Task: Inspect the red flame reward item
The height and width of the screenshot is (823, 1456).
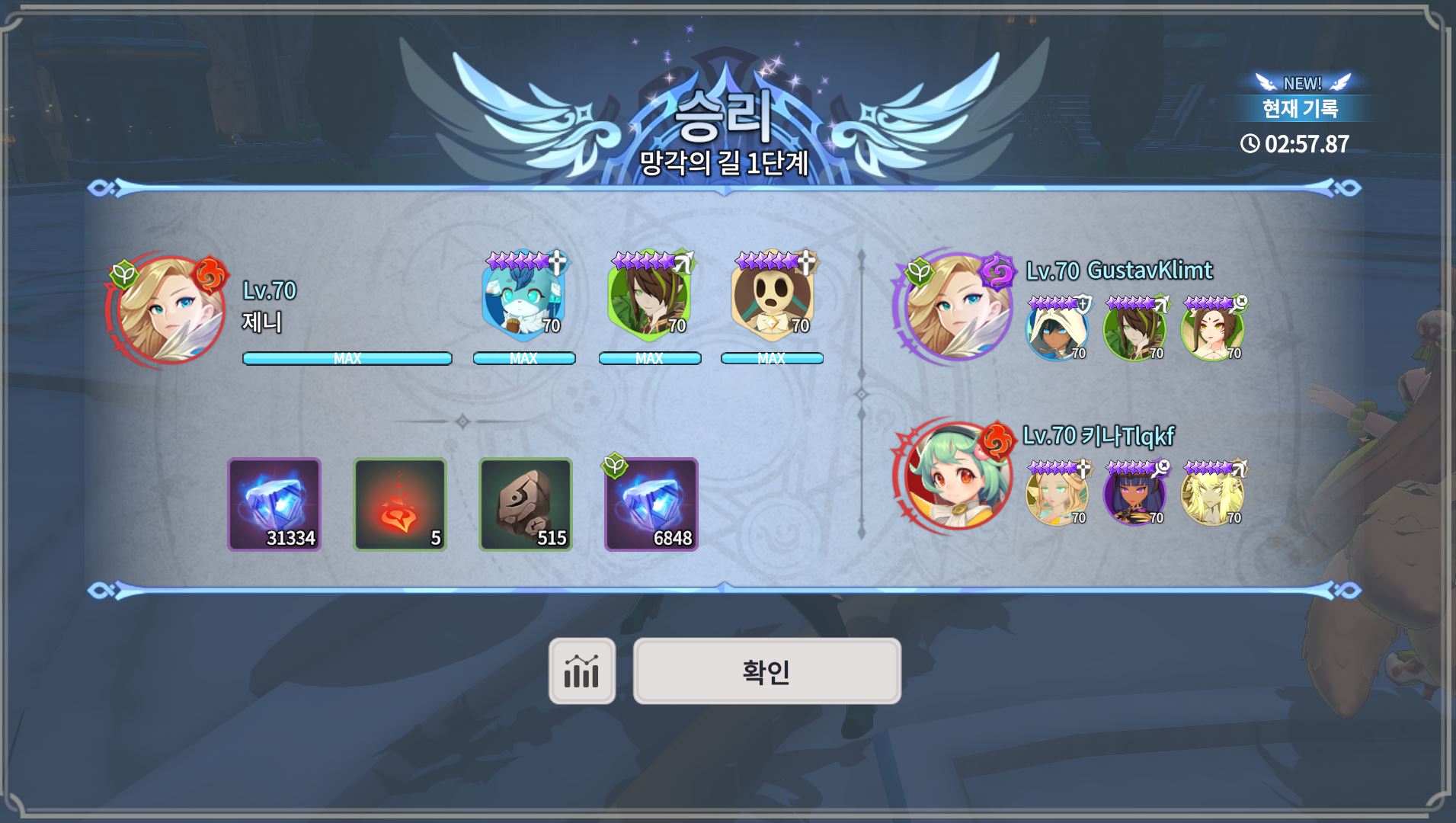Action: coord(399,504)
